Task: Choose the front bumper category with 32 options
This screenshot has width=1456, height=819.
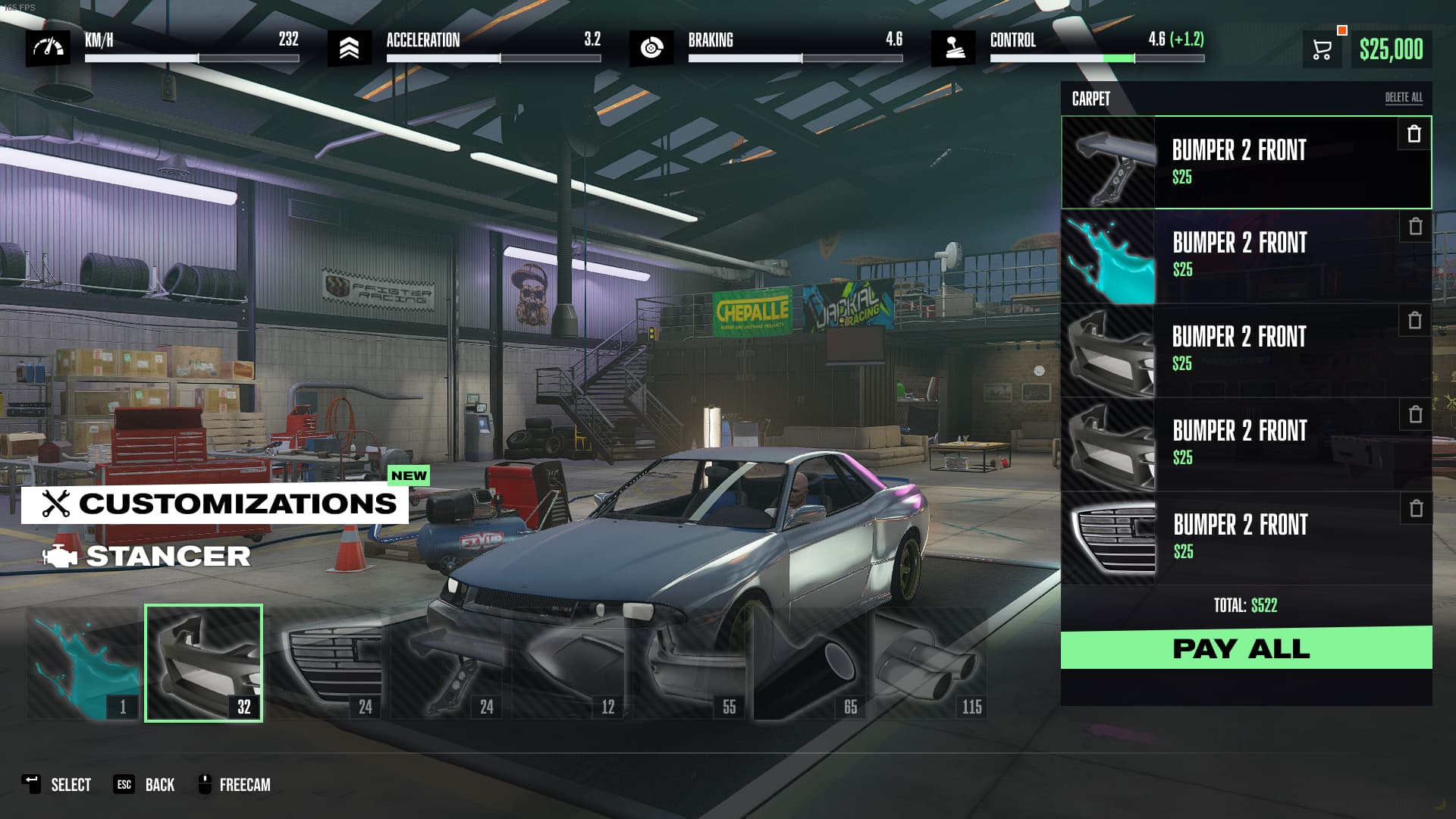Action: point(203,664)
